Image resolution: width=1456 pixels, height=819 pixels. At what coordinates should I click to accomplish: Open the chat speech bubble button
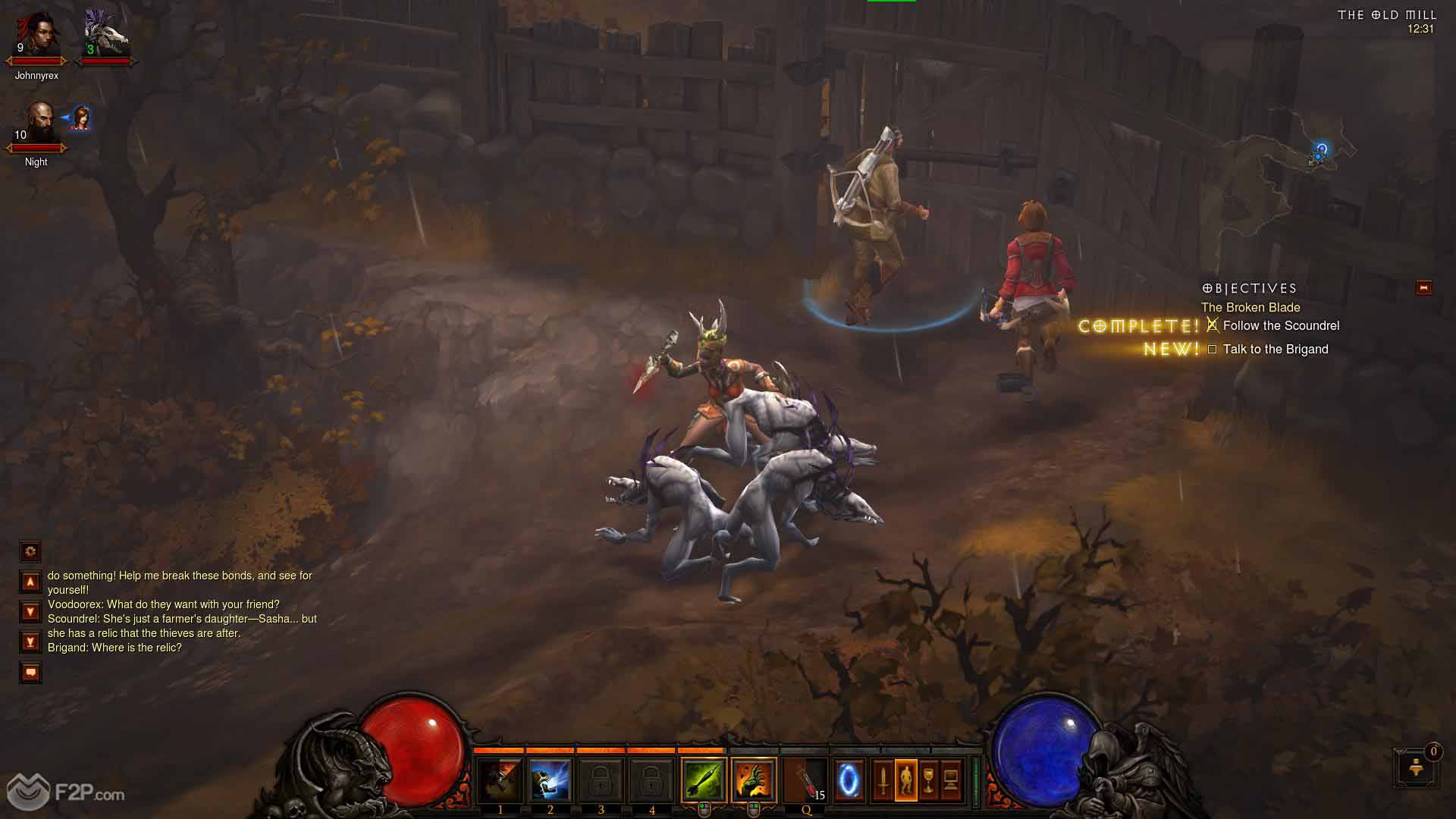30,673
